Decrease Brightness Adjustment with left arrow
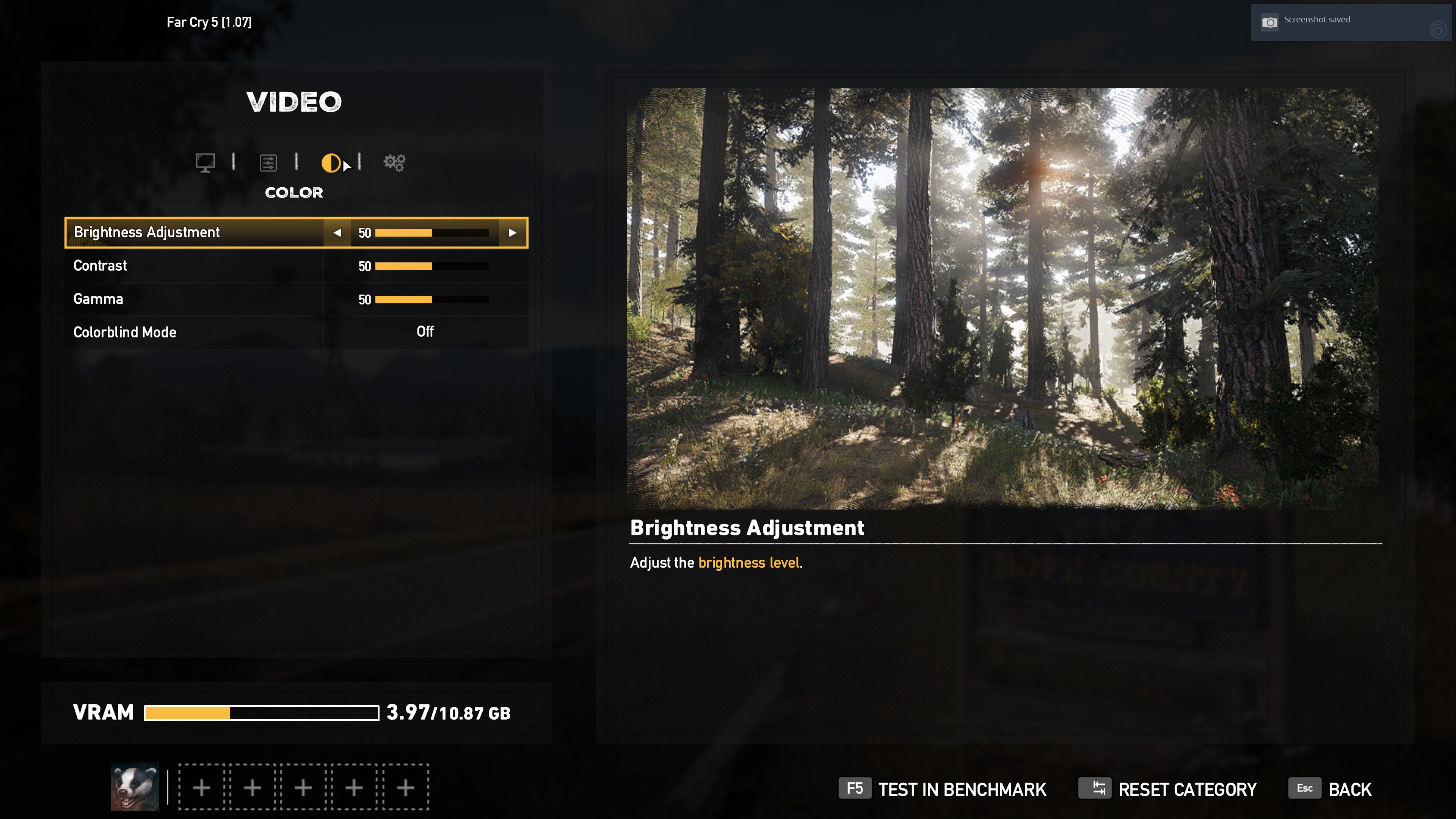1456x819 pixels. click(x=337, y=233)
